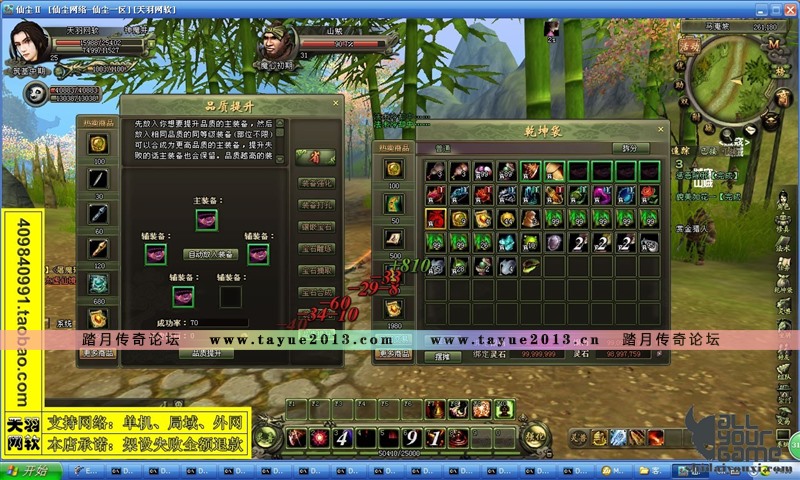Switch to the 装备打孔 socket punching tab
The image size is (800, 480).
(317, 204)
